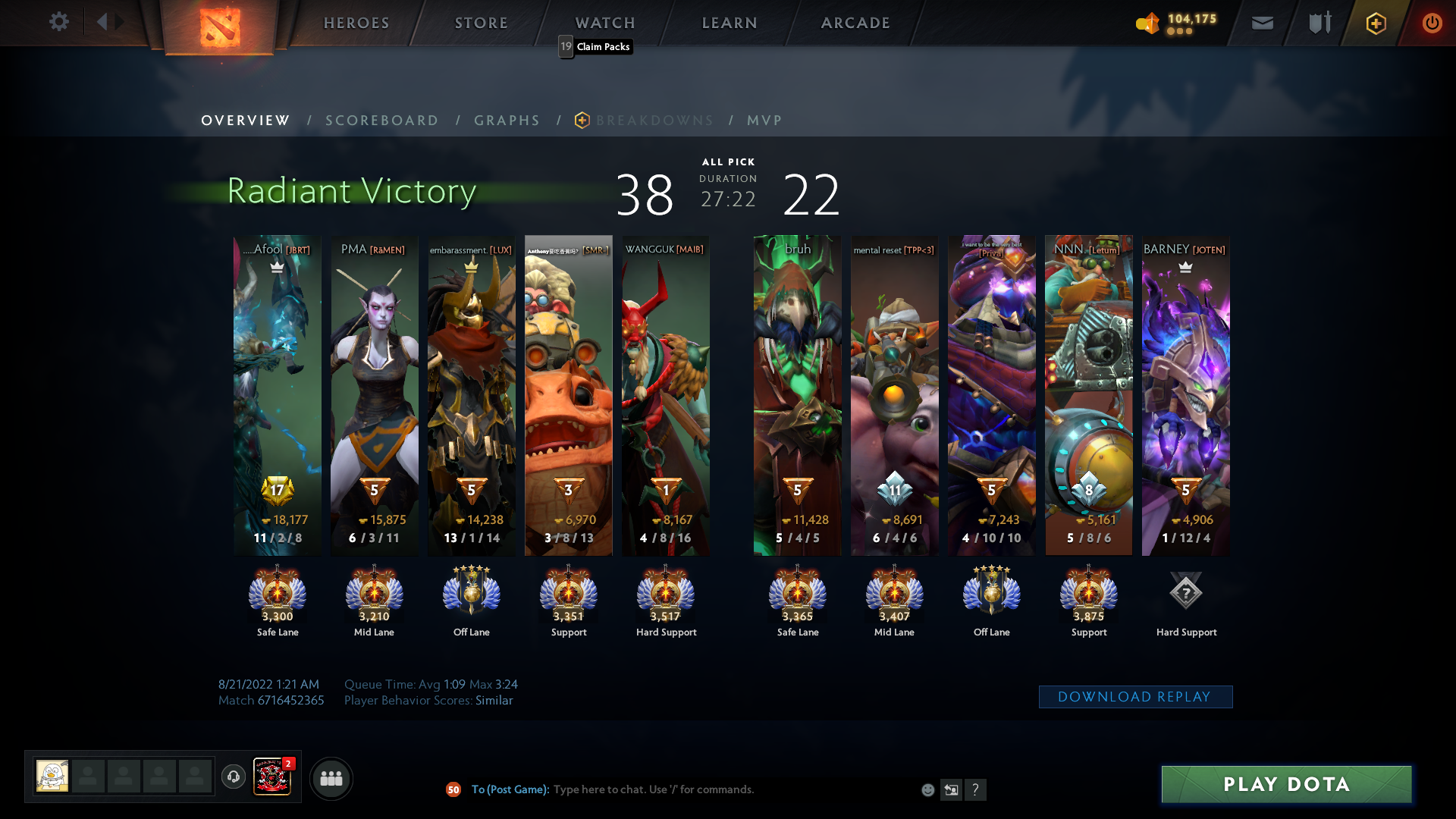Open the emoticon picker beside the chat box
This screenshot has width=1456, height=819.
pyautogui.click(x=927, y=789)
